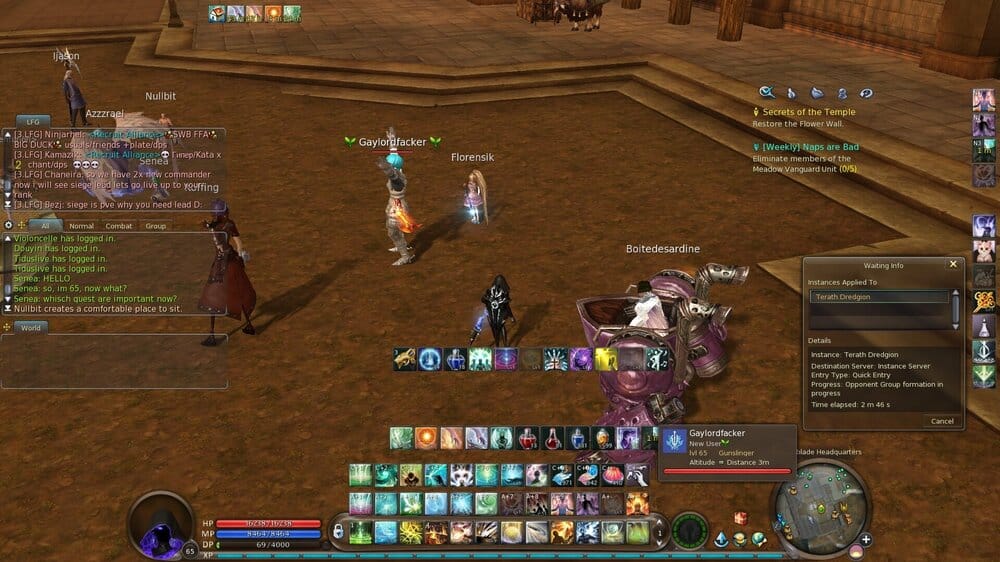Screen dimensions: 1000x562
Task: Click the cat face icon on right sidebar
Action: 984,249
